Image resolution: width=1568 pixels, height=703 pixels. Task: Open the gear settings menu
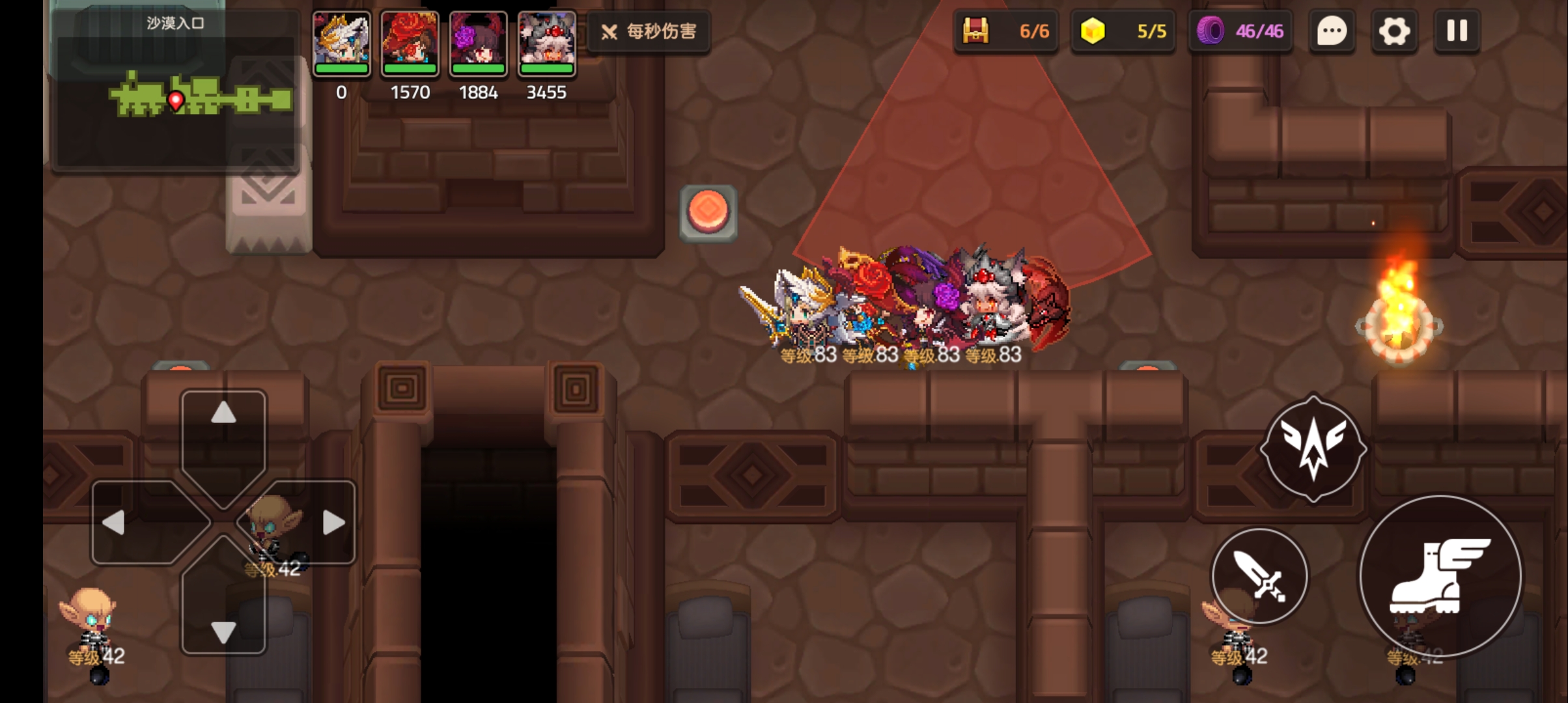(1393, 31)
